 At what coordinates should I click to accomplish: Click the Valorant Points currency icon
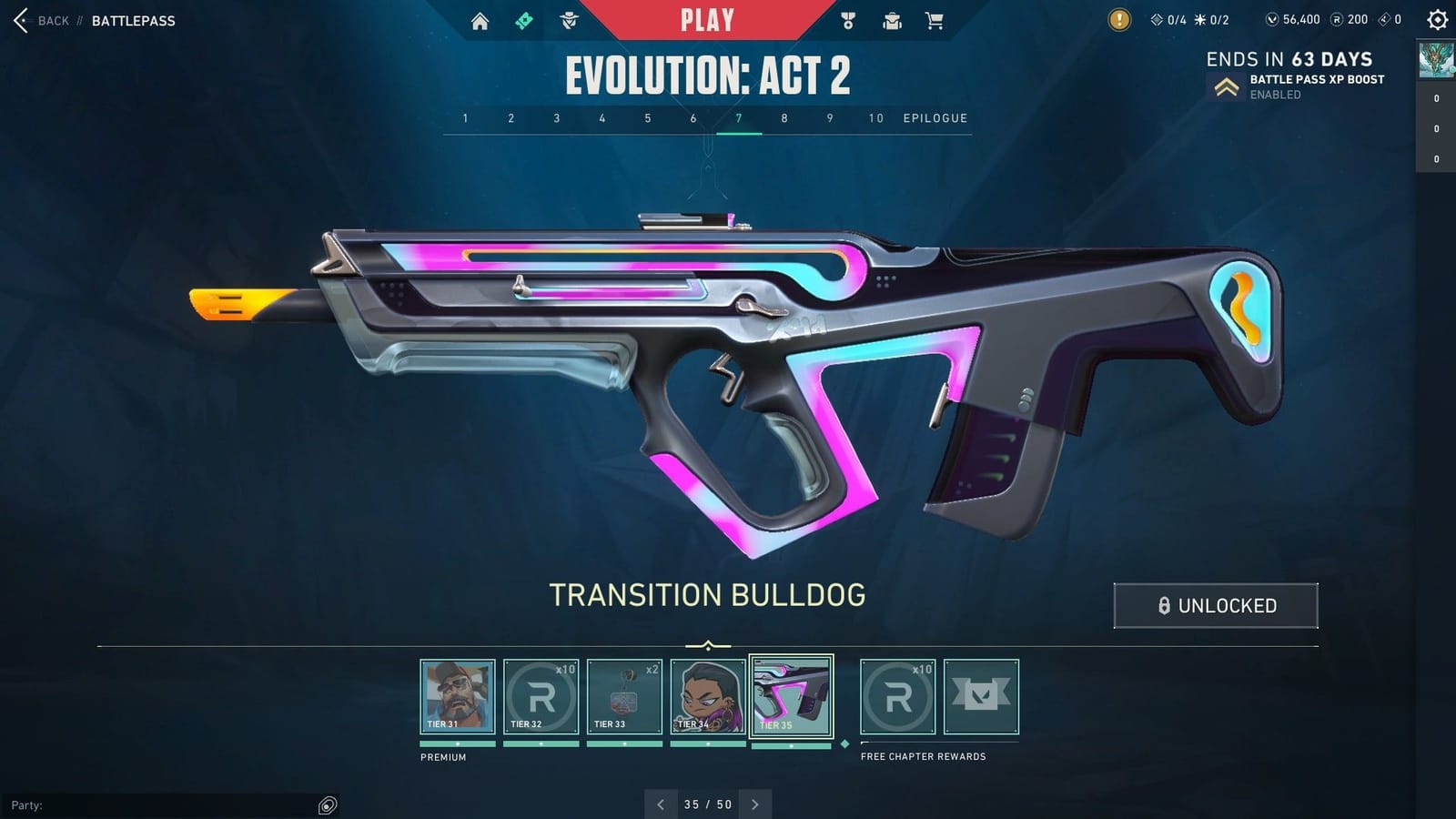pos(1272,18)
